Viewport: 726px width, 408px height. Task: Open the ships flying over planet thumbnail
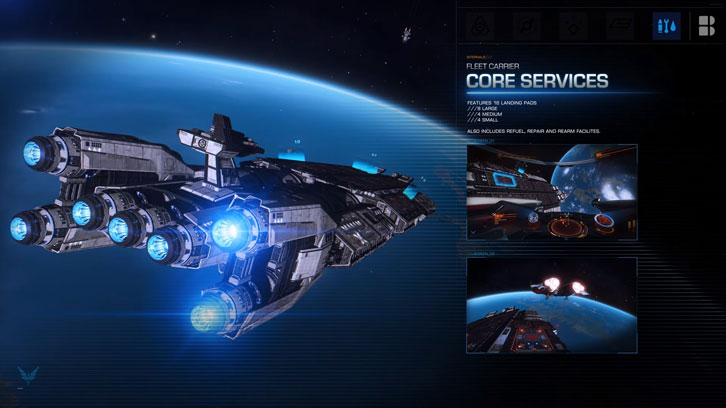click(x=551, y=305)
